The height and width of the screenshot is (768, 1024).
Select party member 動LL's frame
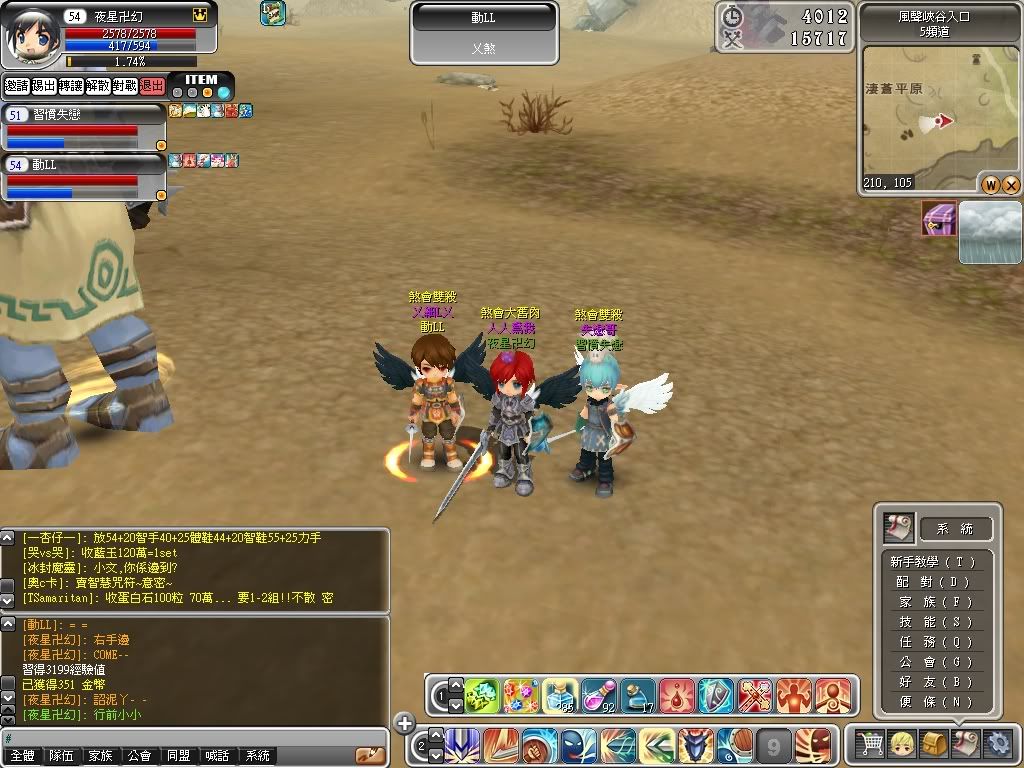click(84, 176)
